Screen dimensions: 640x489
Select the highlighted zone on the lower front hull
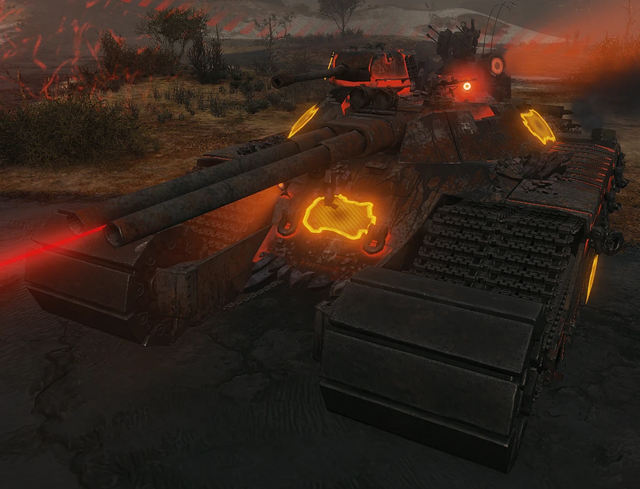point(339,217)
